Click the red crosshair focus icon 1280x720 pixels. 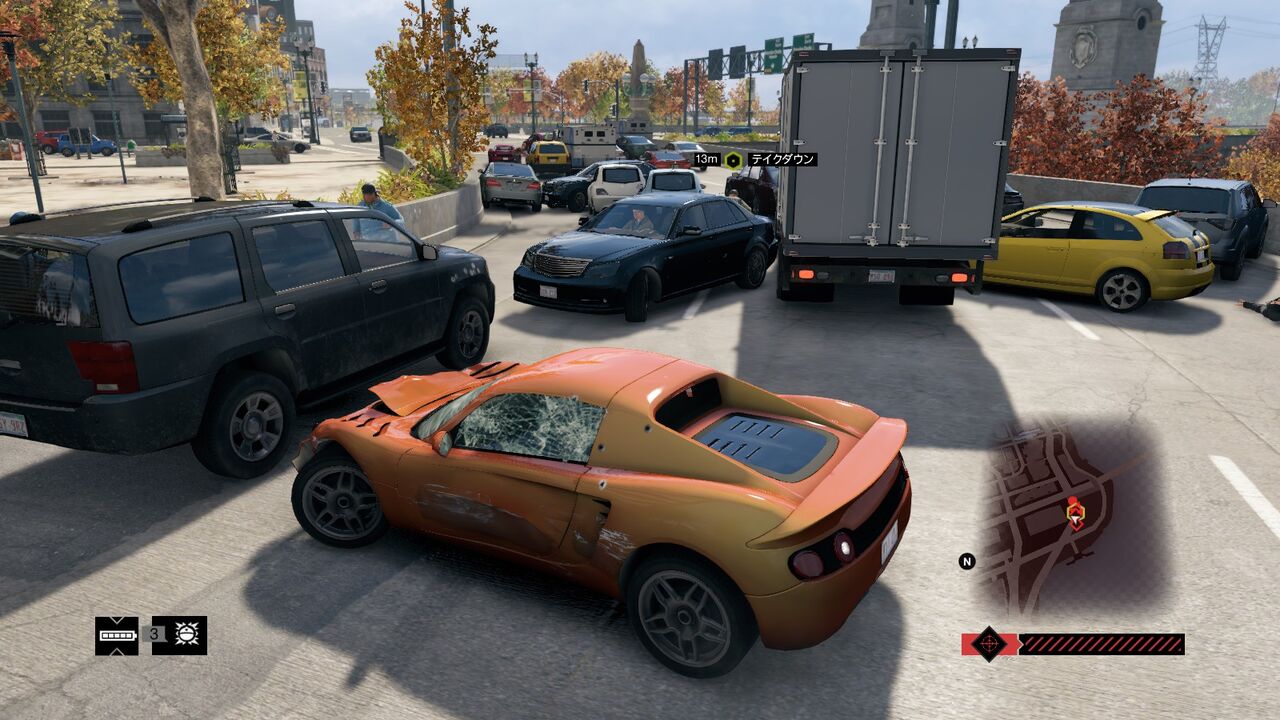point(989,644)
